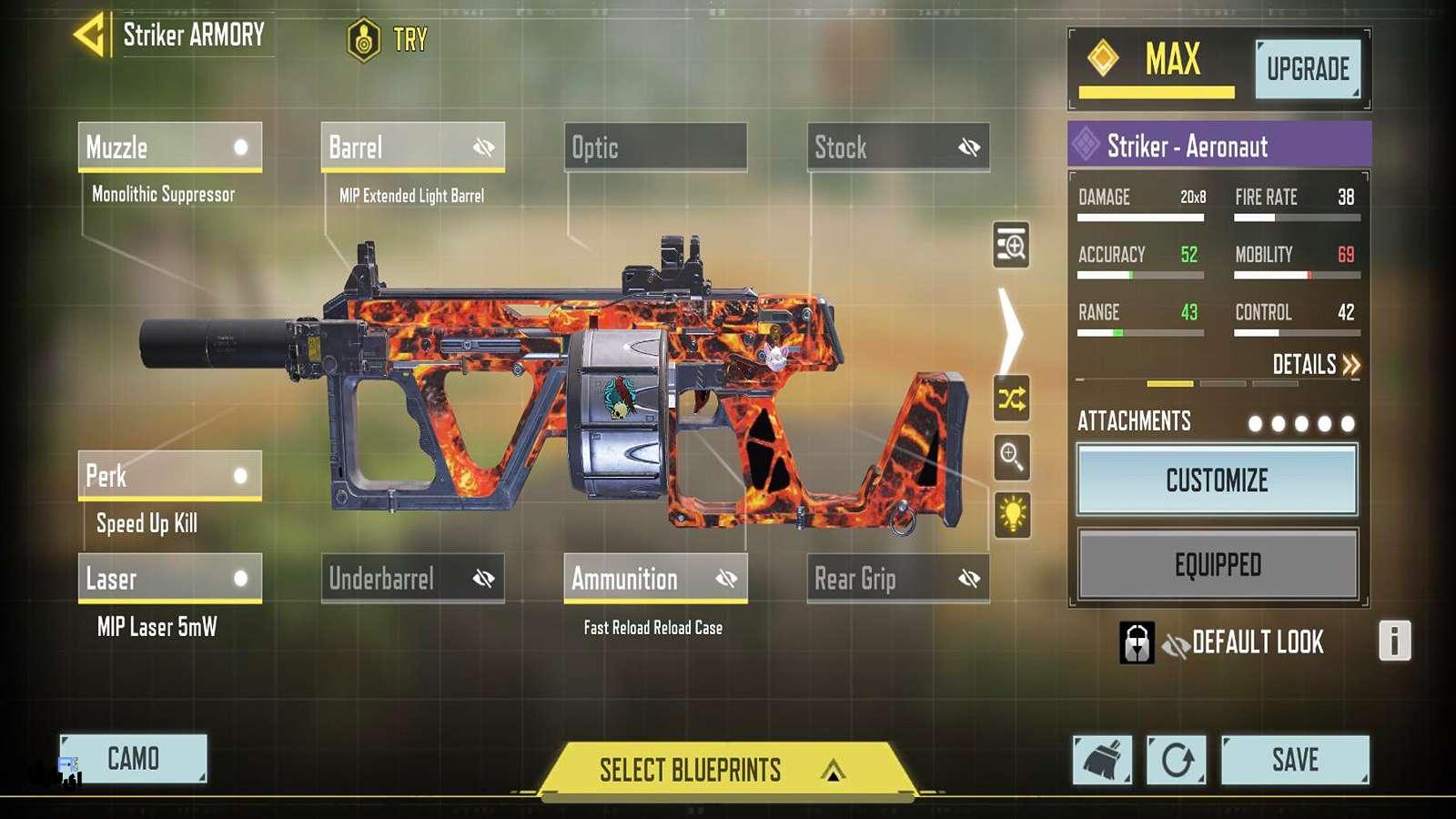Try the weapon in firing range
The width and height of the screenshot is (1456, 819).
click(x=388, y=40)
